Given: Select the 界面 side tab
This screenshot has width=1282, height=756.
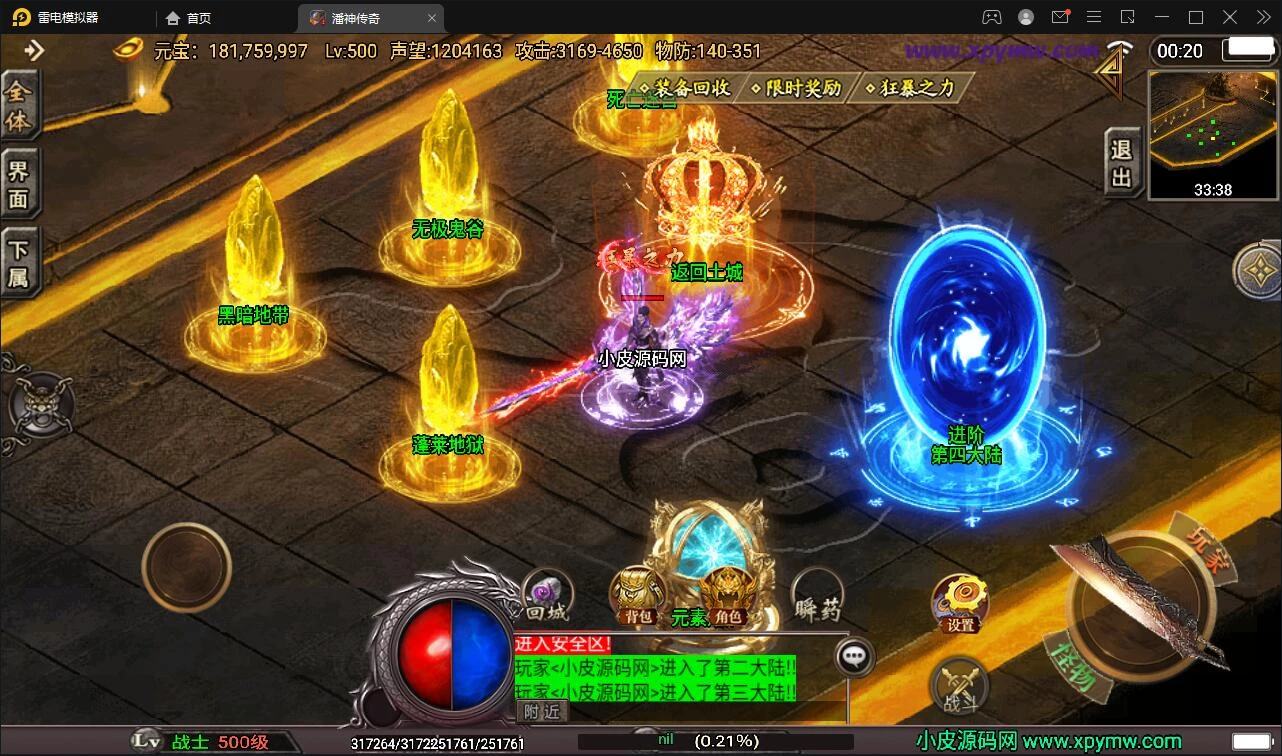Looking at the screenshot, I should [19, 184].
